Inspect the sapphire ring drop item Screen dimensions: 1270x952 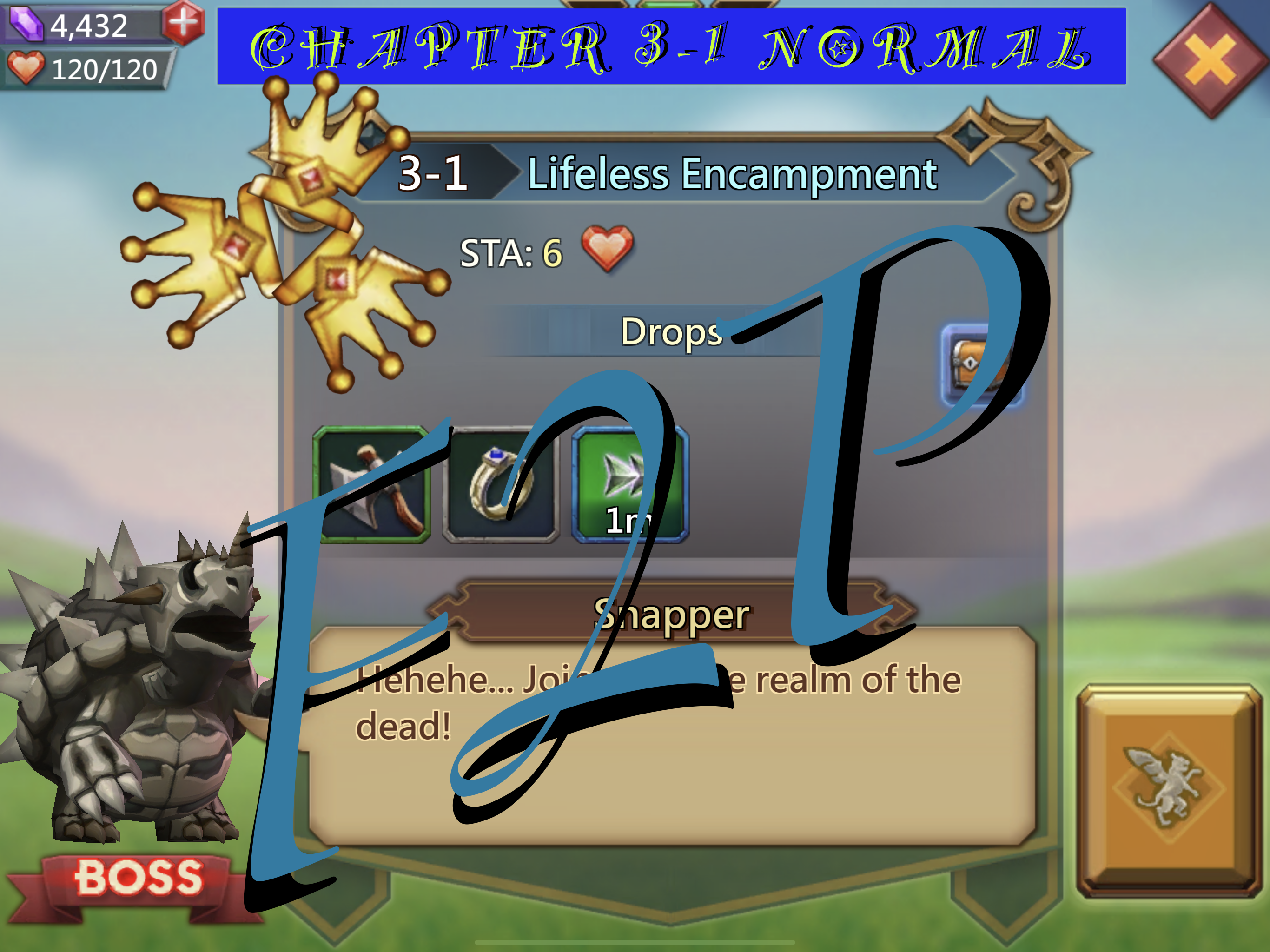coord(501,485)
